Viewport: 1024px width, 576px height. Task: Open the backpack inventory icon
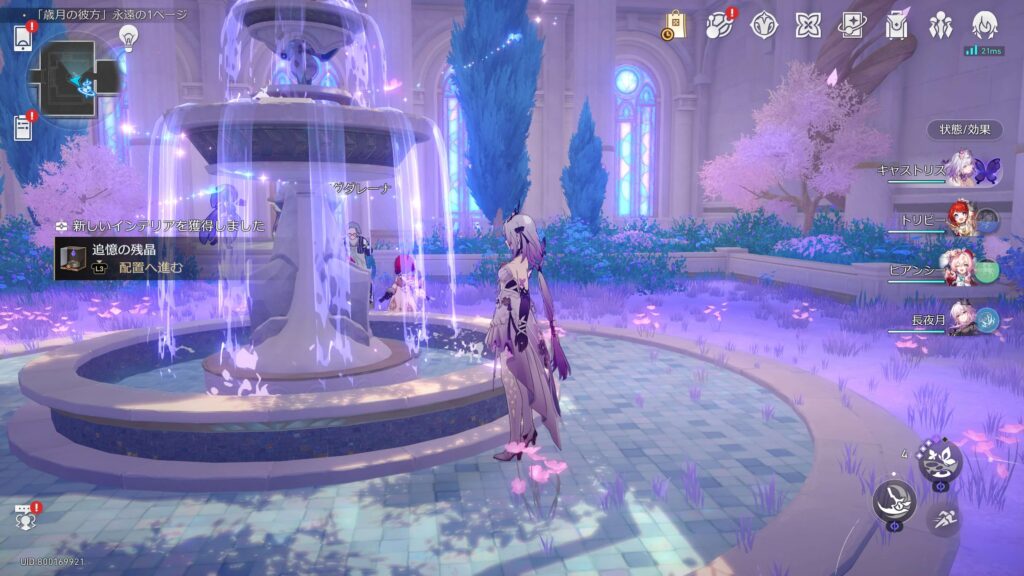[896, 25]
